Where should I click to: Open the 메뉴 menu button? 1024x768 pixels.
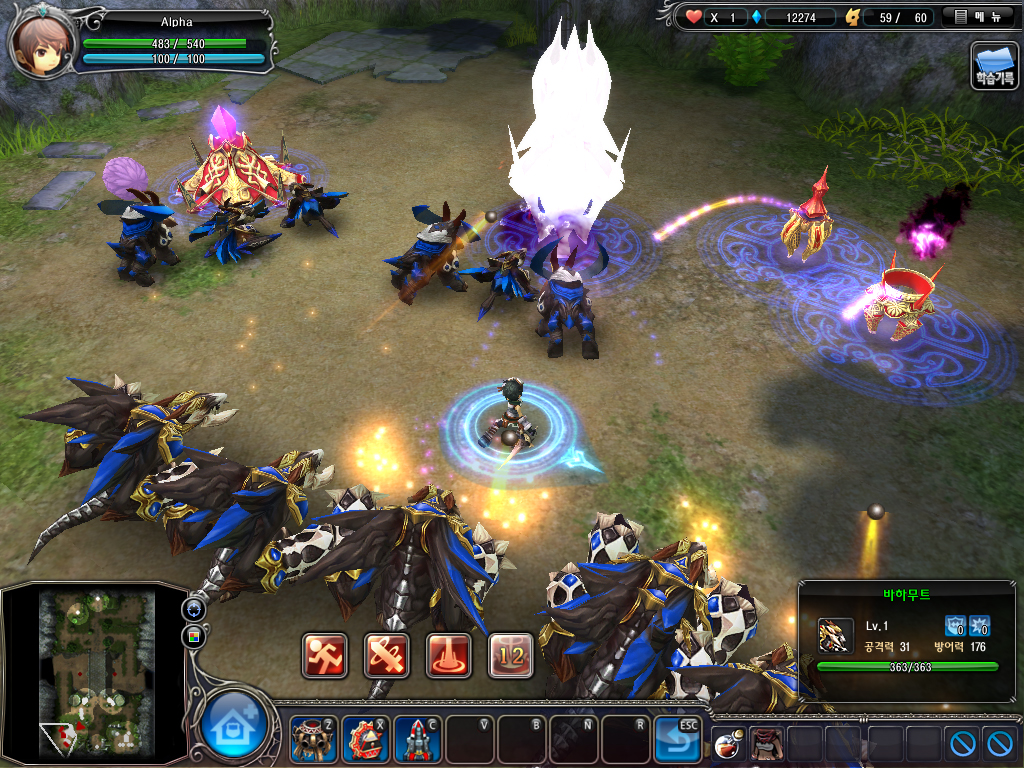tap(979, 17)
